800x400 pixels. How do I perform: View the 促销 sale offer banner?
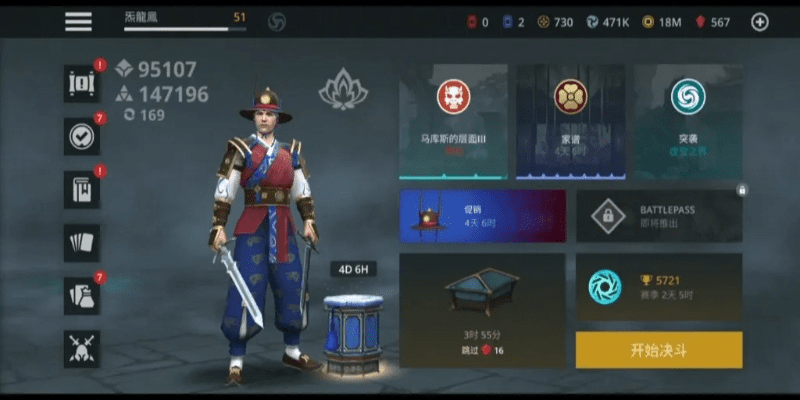point(482,216)
